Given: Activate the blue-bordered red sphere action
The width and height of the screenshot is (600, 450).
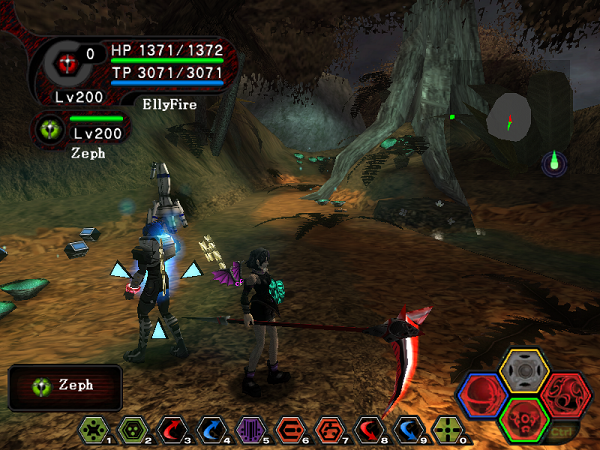Looking at the screenshot, I should point(484,393).
